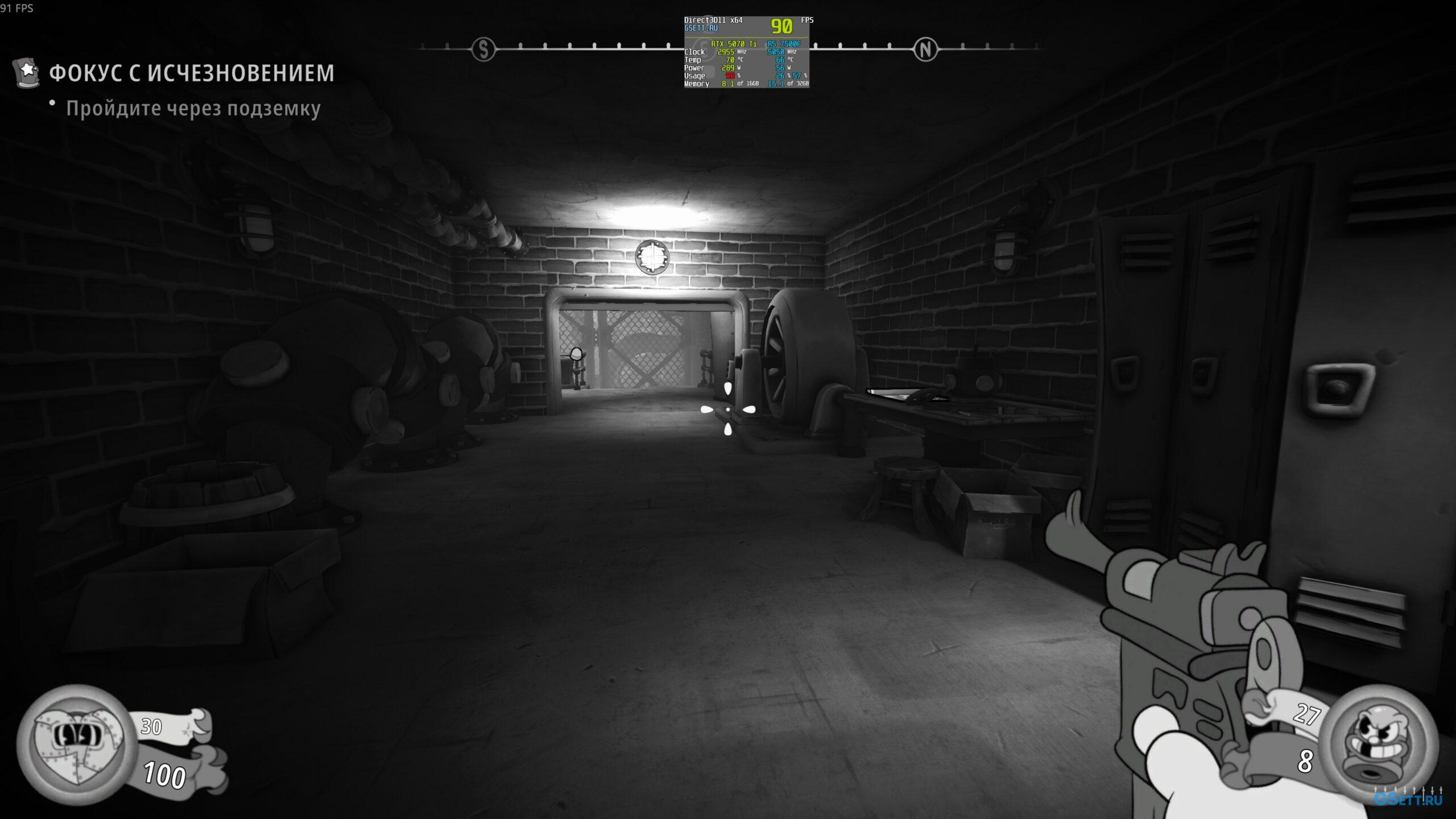Viewport: 1456px width, 819px height.
Task: Click the quest tracker hat icon
Action: pos(26,72)
